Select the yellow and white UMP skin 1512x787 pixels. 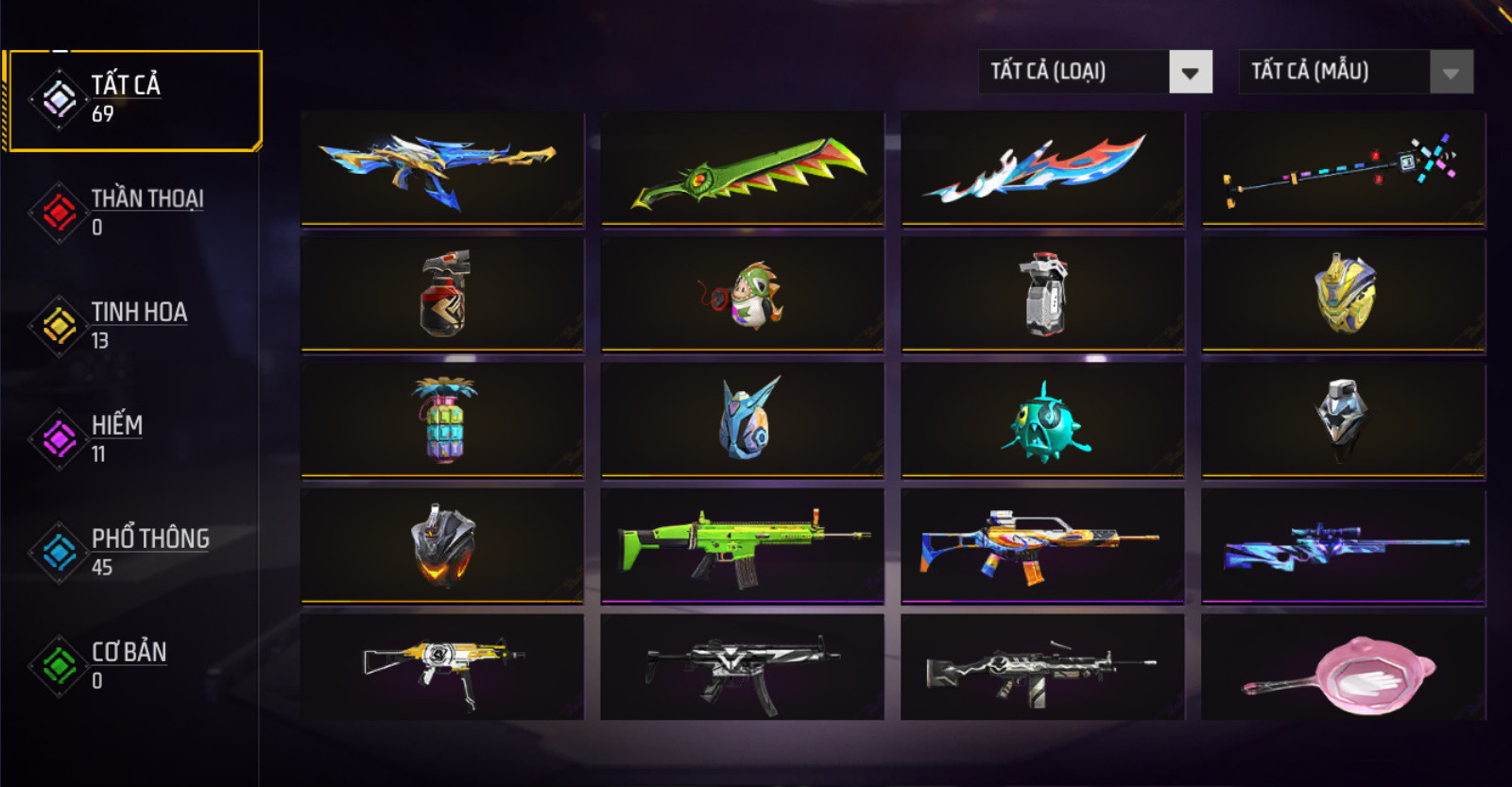pyautogui.click(x=442, y=667)
